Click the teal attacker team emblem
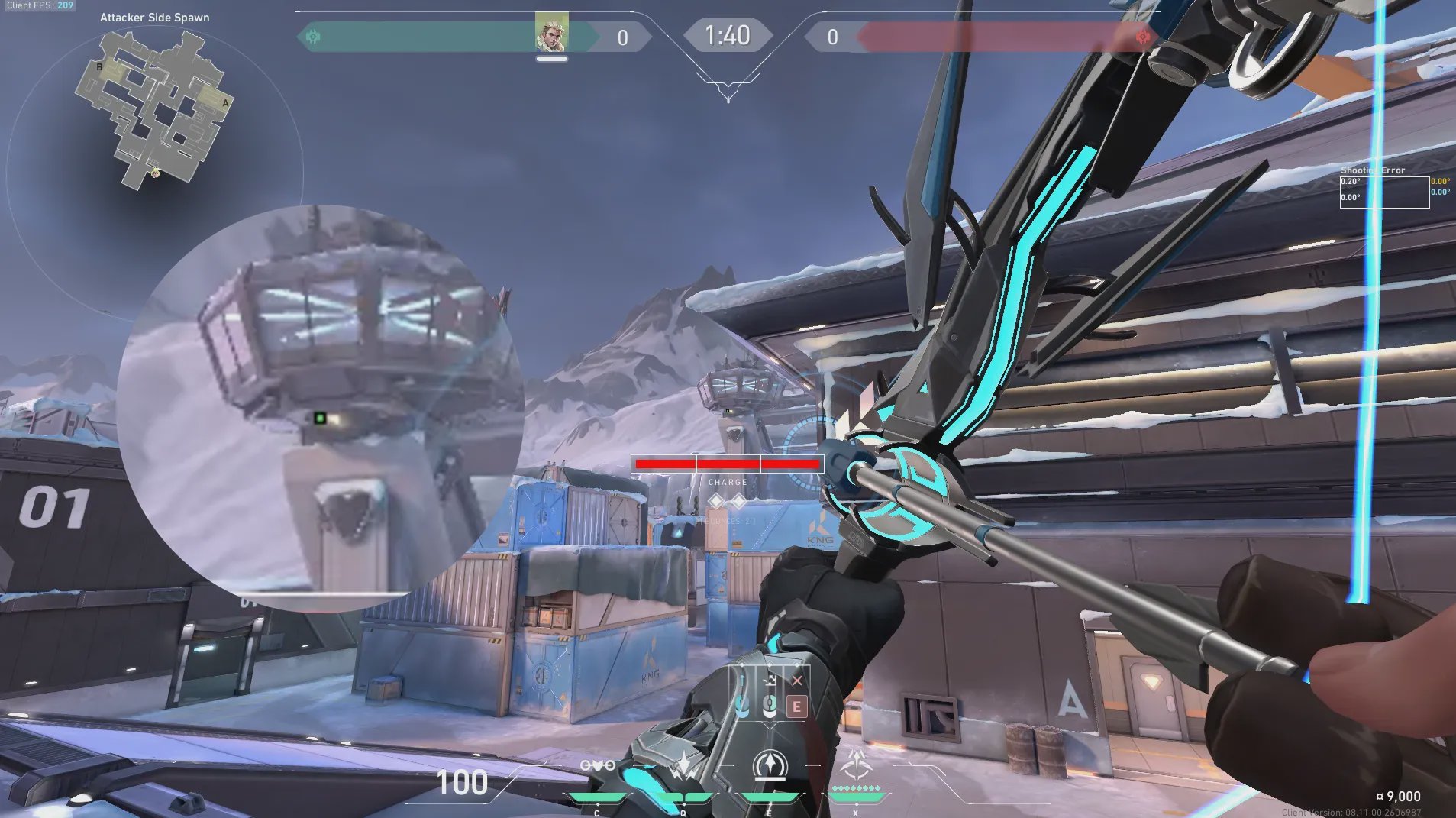This screenshot has height=818, width=1456. 313,36
